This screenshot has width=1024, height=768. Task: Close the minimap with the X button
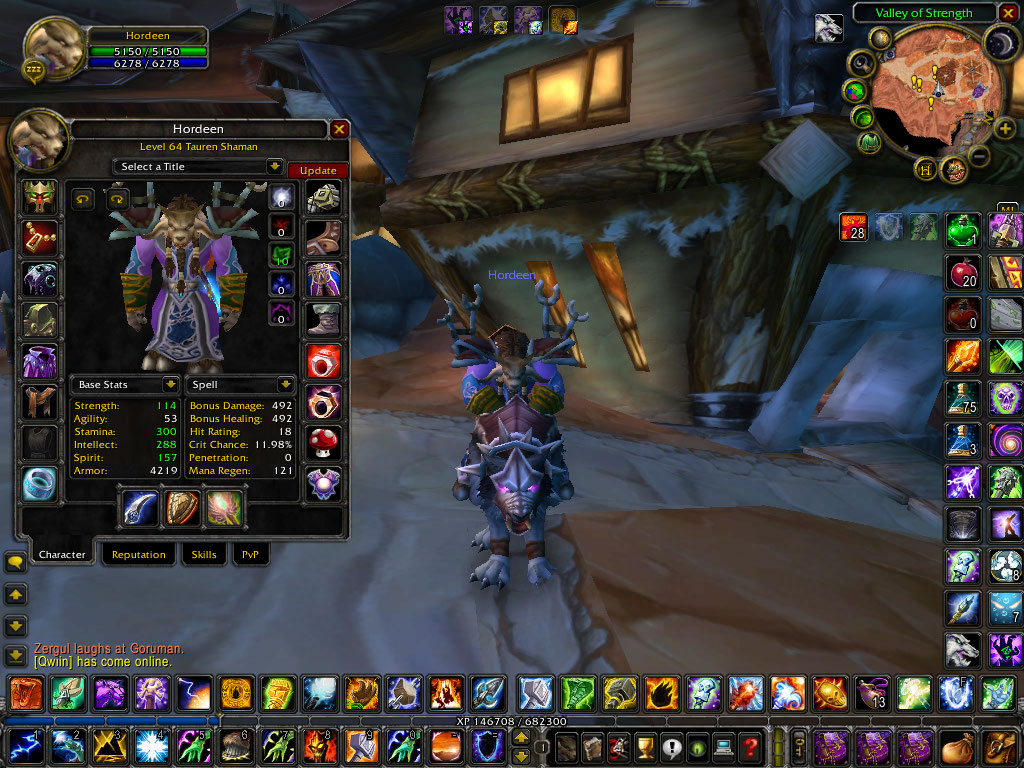pyautogui.click(x=1008, y=13)
